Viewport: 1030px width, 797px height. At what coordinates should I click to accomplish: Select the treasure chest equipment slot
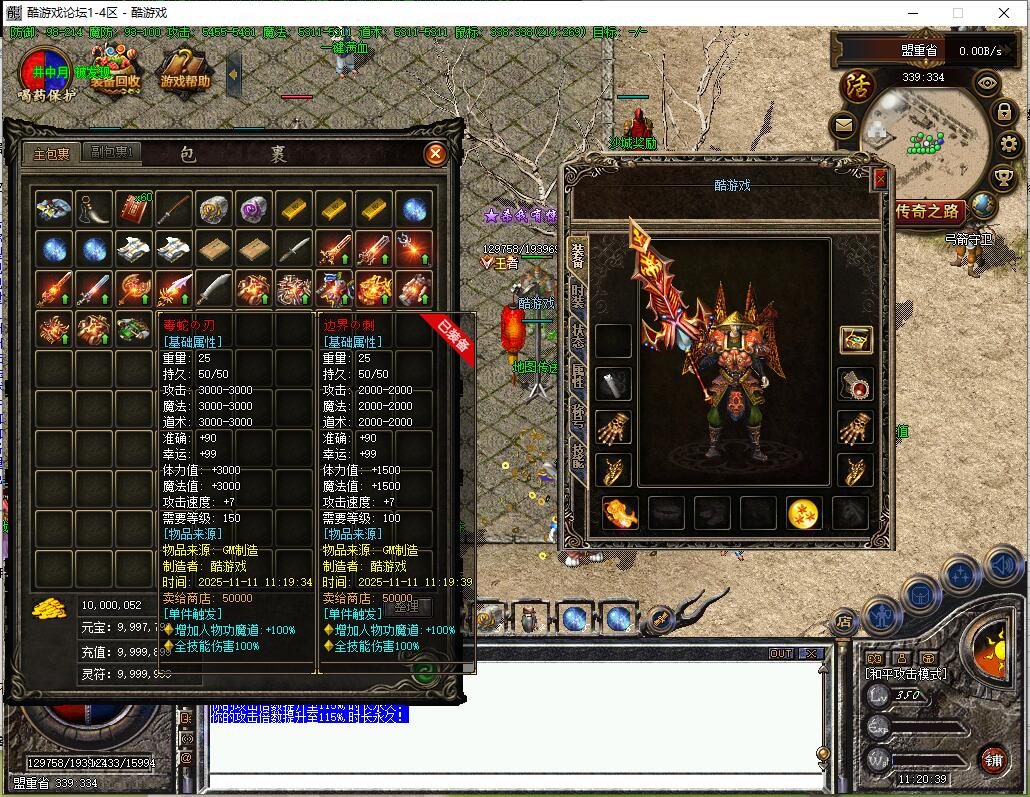pos(855,340)
